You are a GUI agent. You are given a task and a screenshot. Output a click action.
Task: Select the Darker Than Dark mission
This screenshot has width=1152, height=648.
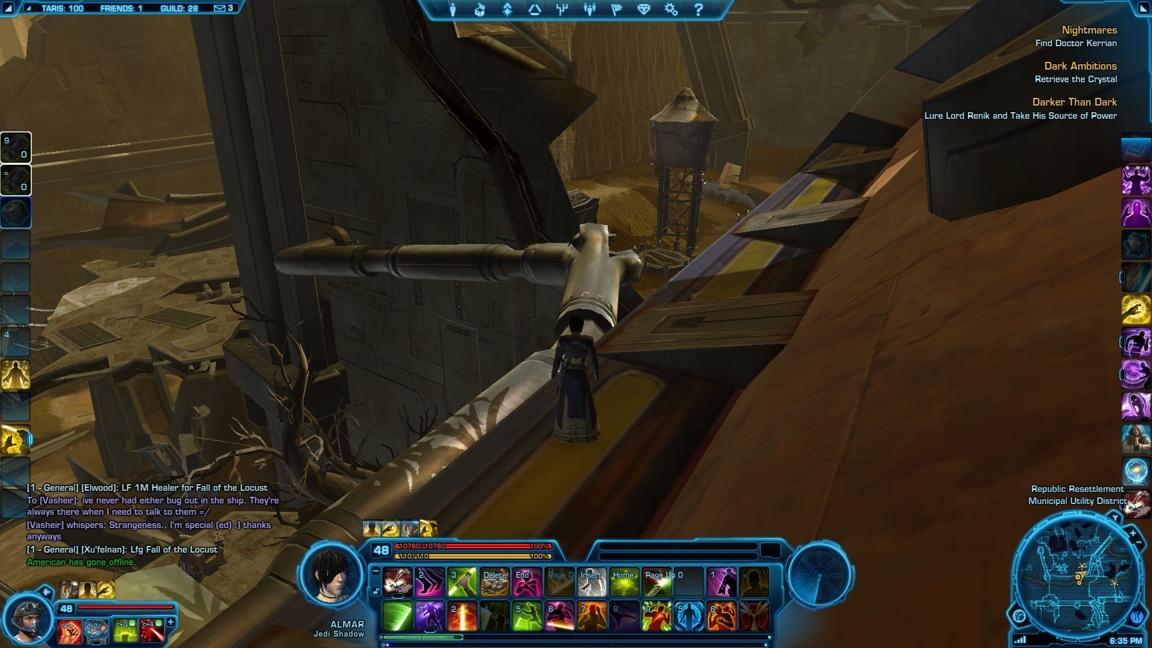pos(1074,102)
